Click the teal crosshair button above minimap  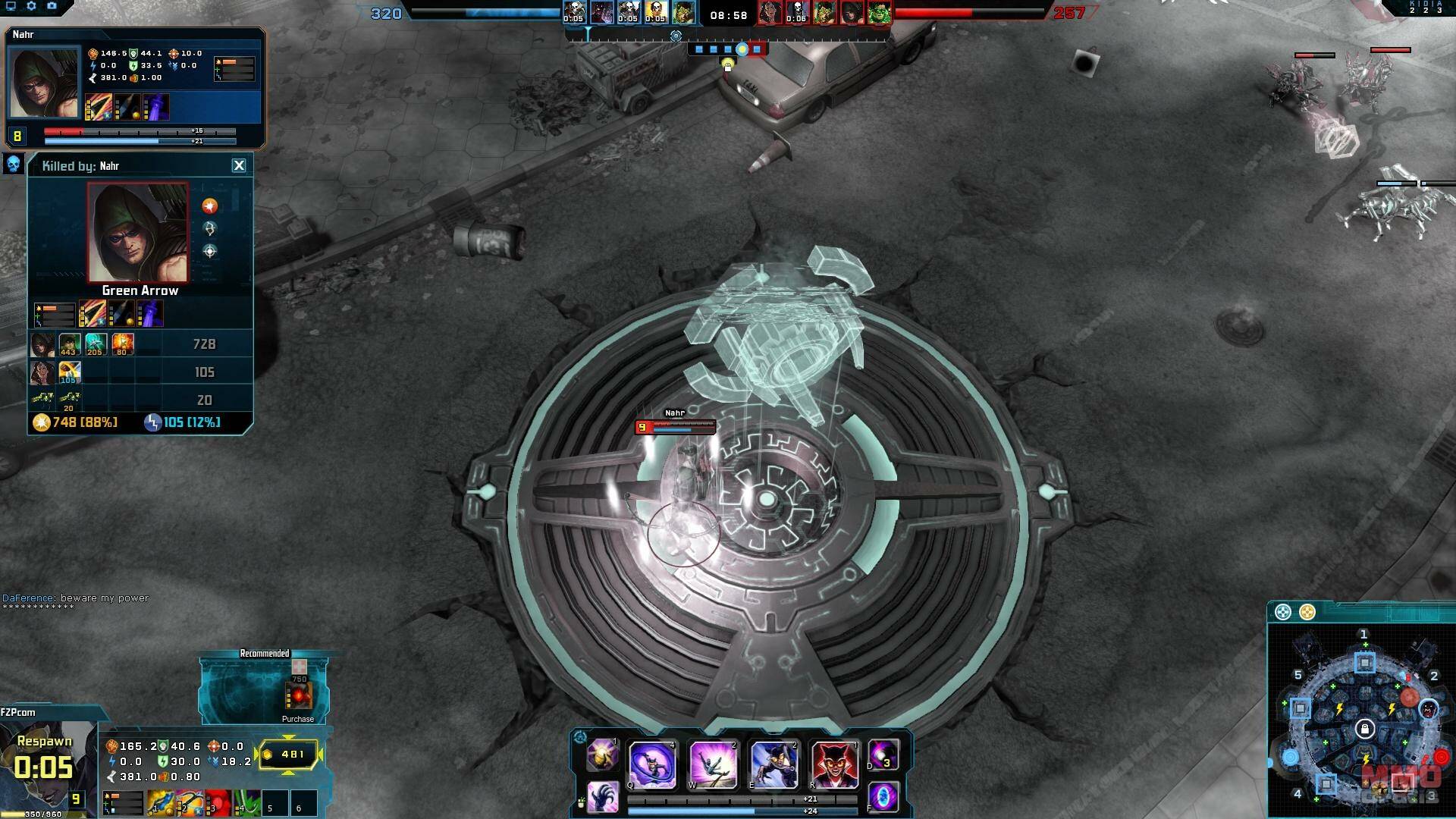[x=1282, y=612]
